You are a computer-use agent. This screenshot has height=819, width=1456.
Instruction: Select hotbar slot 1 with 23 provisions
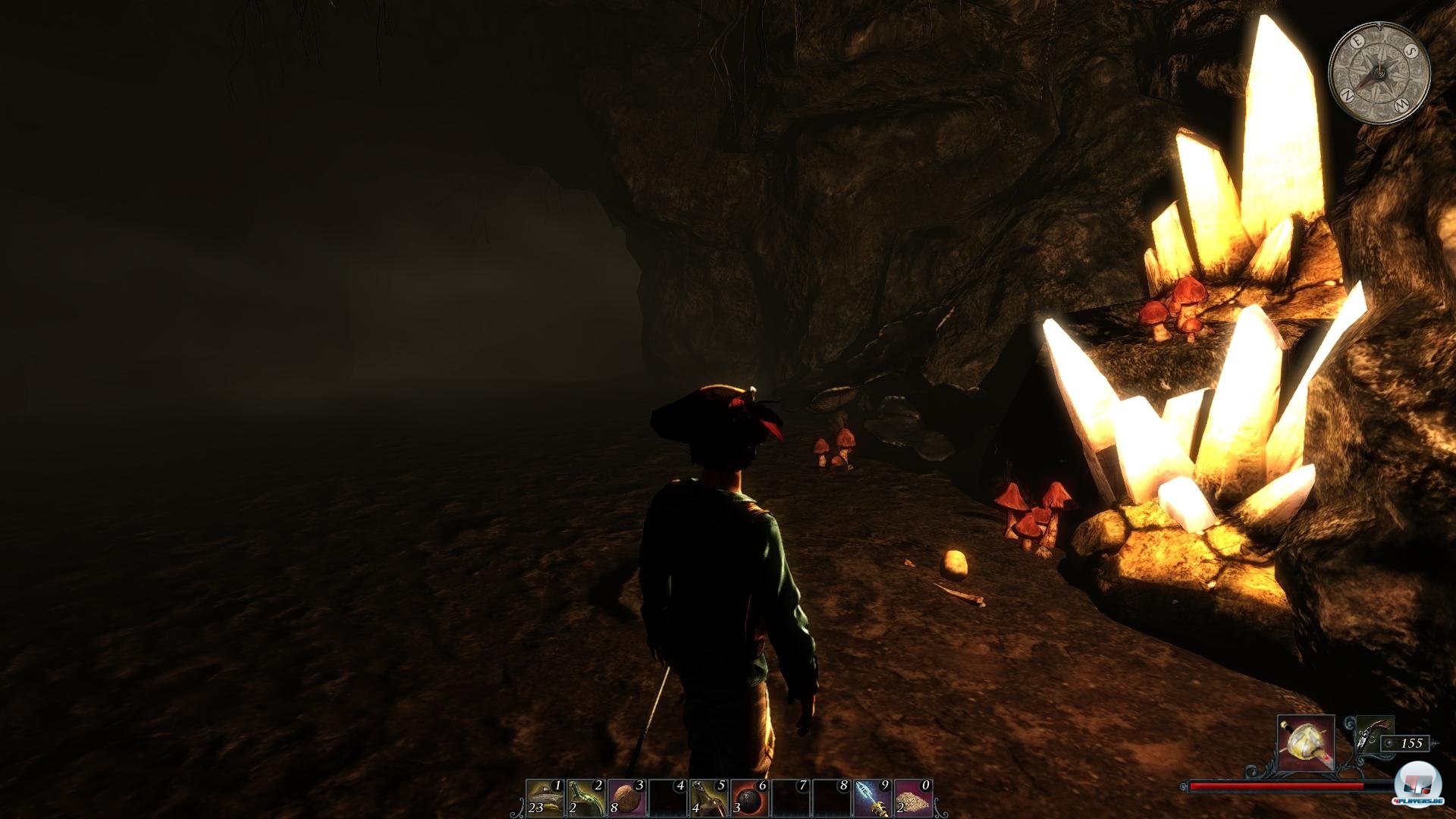click(x=545, y=798)
